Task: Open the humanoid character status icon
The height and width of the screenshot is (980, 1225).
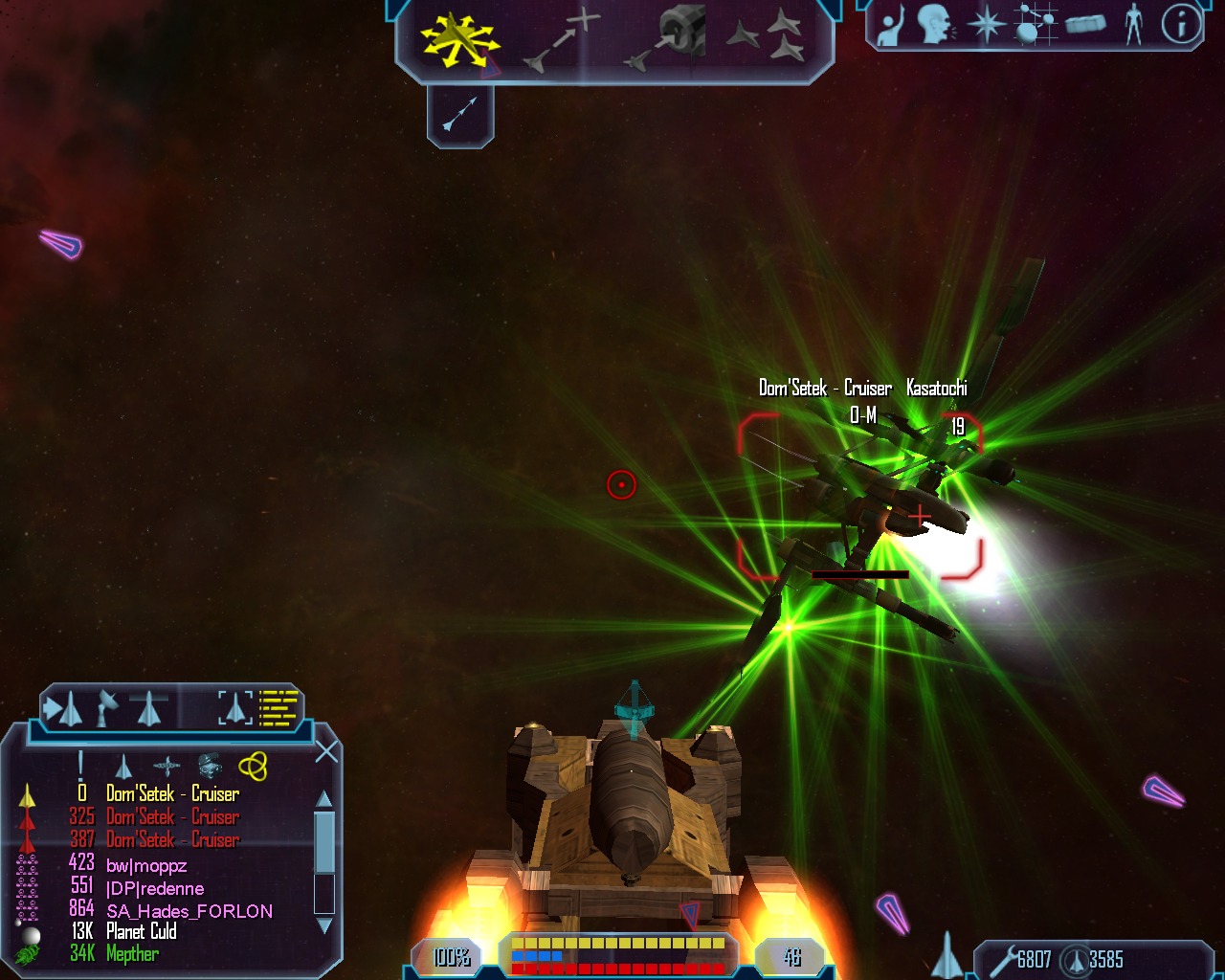Action: tap(1134, 25)
